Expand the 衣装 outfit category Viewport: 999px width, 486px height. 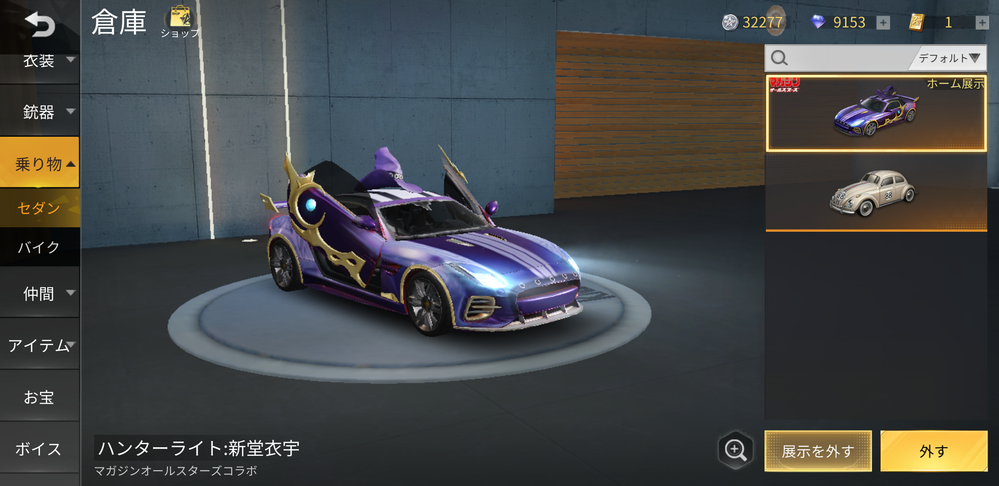(x=40, y=61)
